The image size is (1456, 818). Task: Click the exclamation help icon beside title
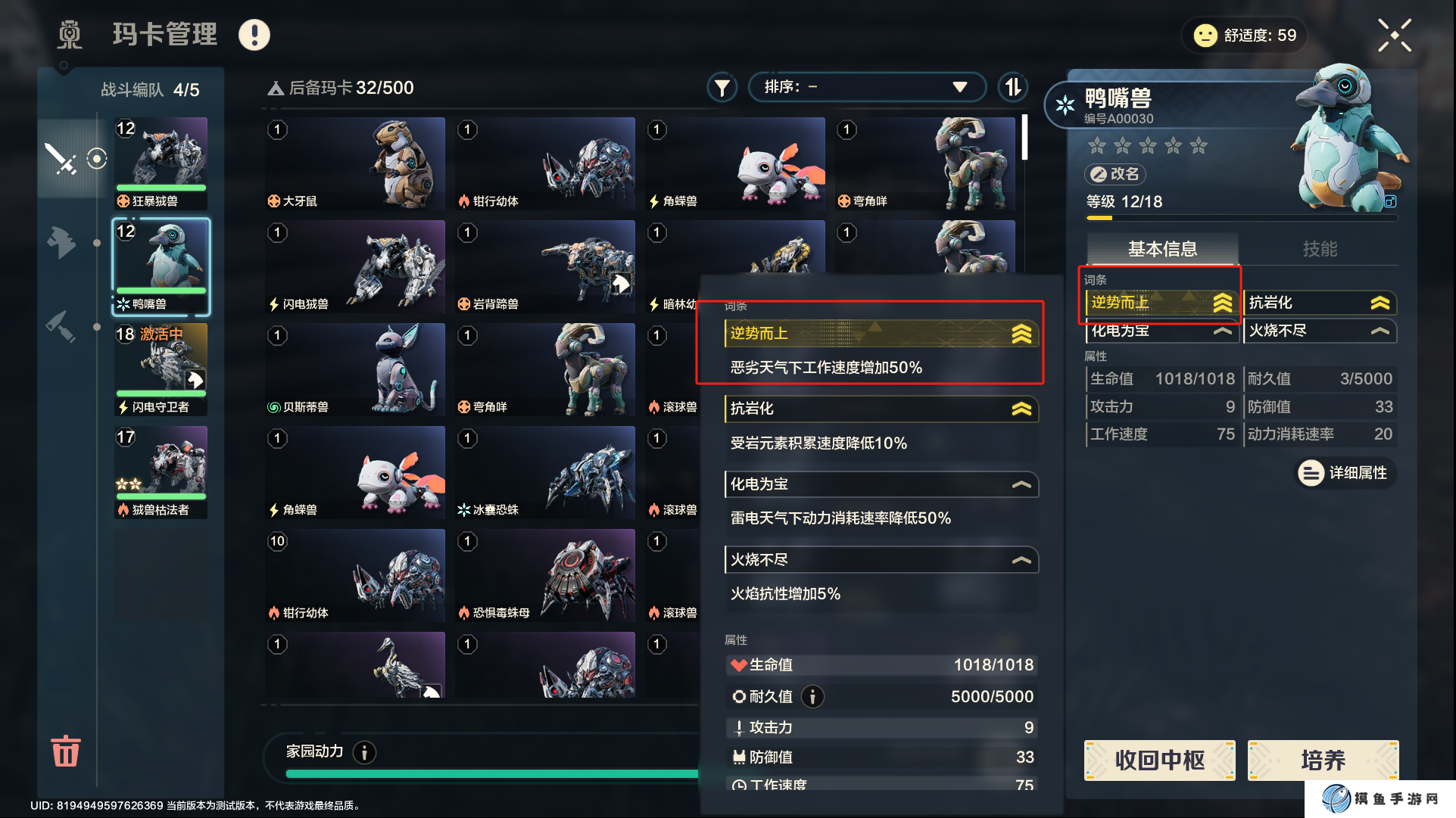coord(254,35)
